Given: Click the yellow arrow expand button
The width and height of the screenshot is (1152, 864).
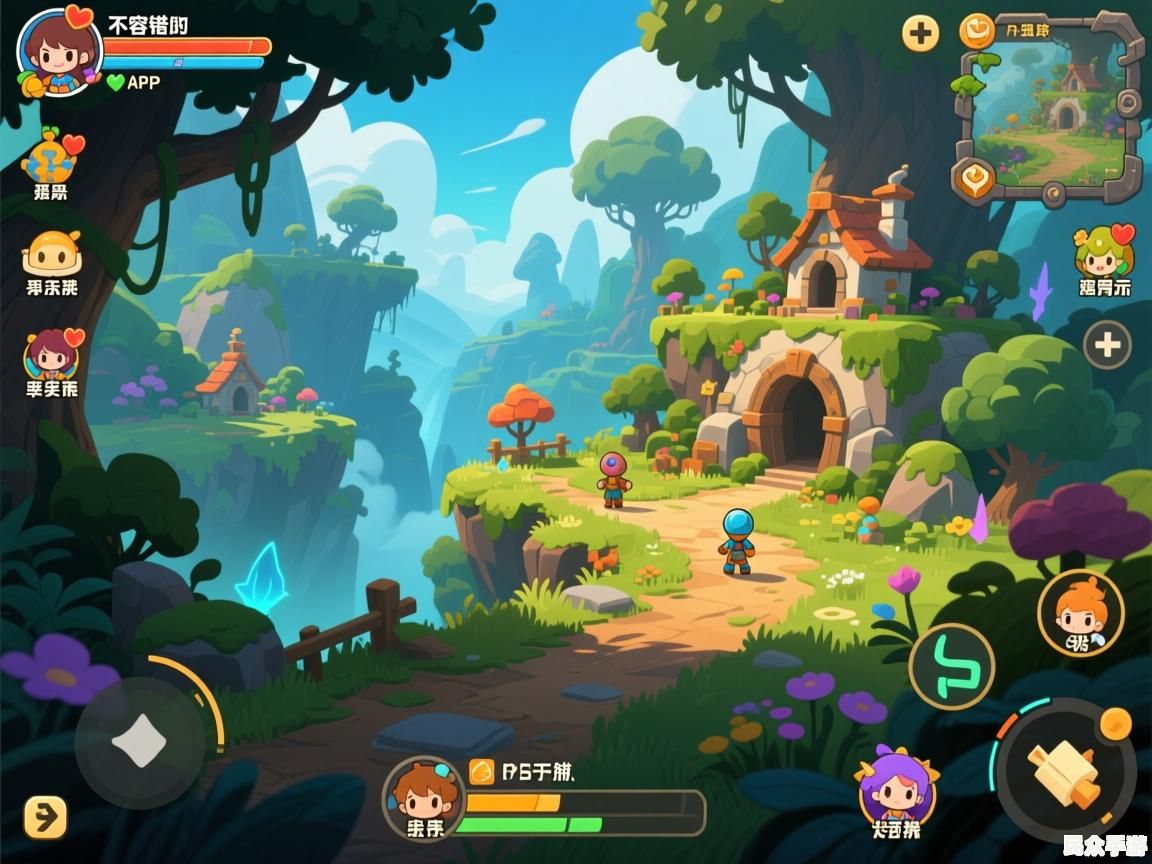Looking at the screenshot, I should coord(45,817).
